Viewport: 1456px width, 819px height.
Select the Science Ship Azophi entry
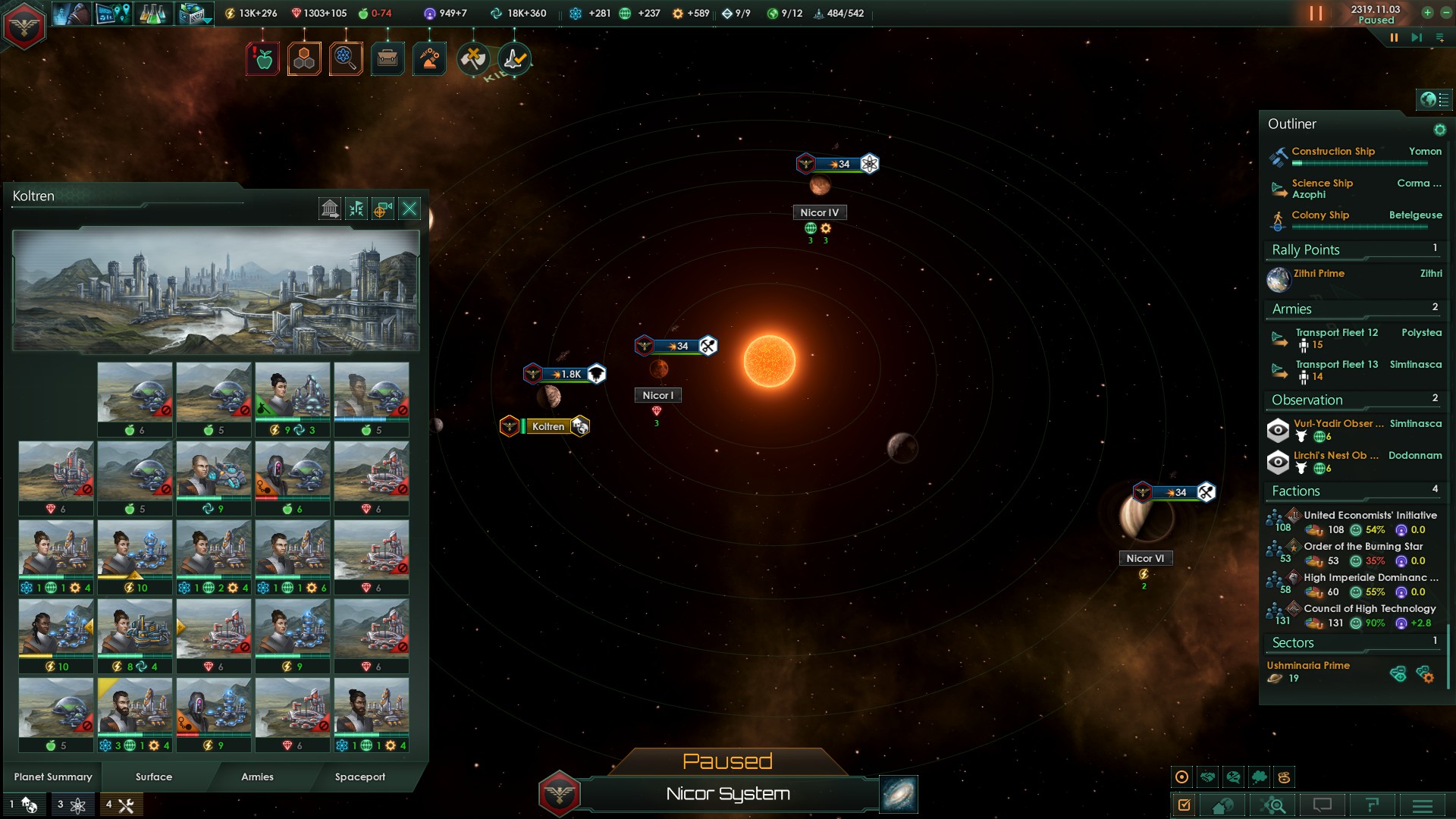point(1322,189)
